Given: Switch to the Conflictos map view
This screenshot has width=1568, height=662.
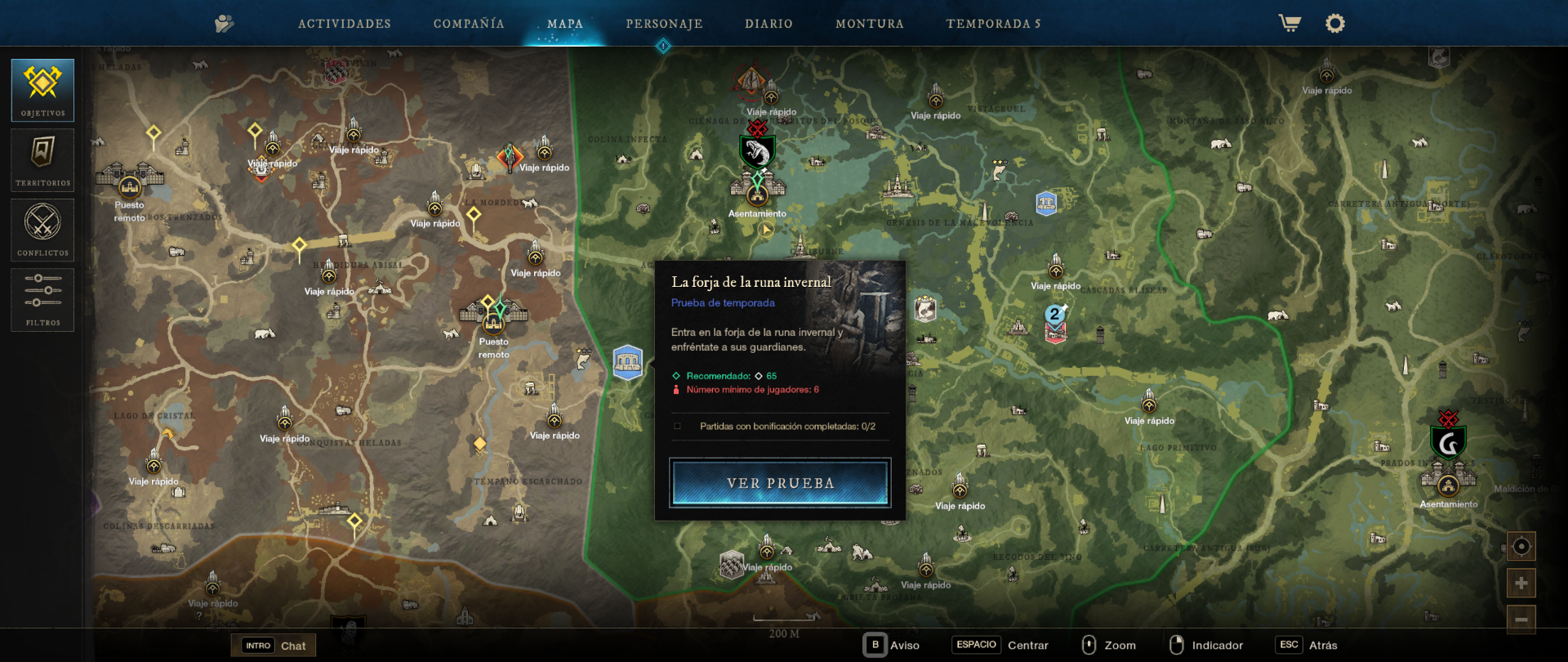Looking at the screenshot, I should click(42, 230).
